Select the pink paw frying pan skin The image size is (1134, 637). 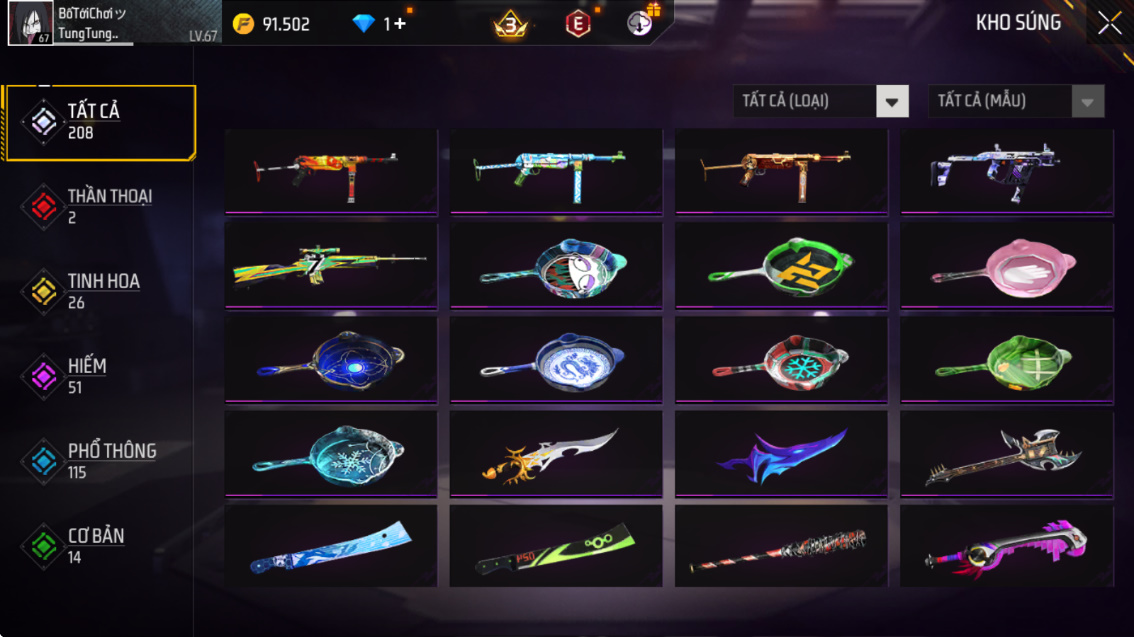(1007, 266)
